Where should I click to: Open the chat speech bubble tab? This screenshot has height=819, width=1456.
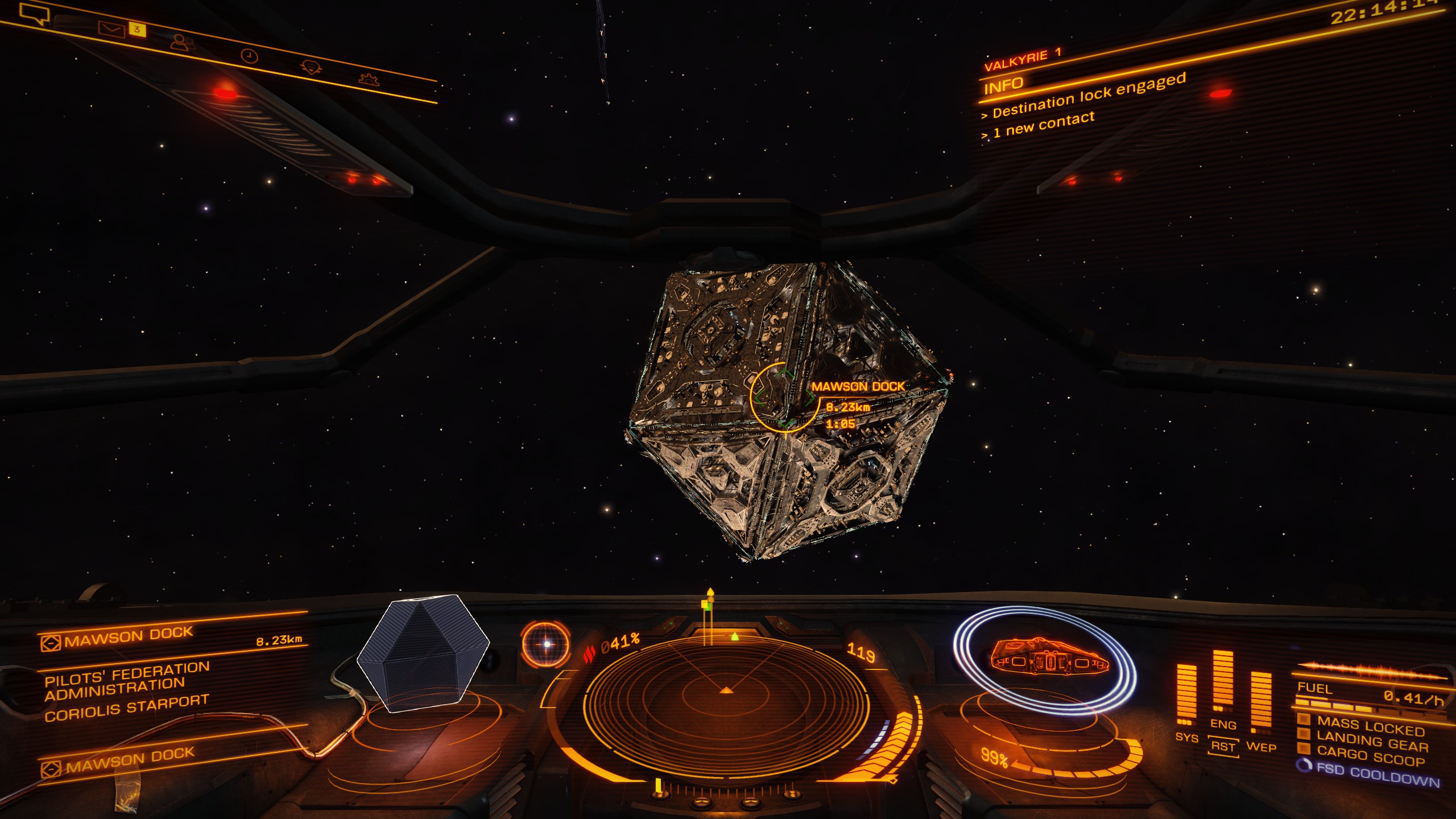pos(35,14)
